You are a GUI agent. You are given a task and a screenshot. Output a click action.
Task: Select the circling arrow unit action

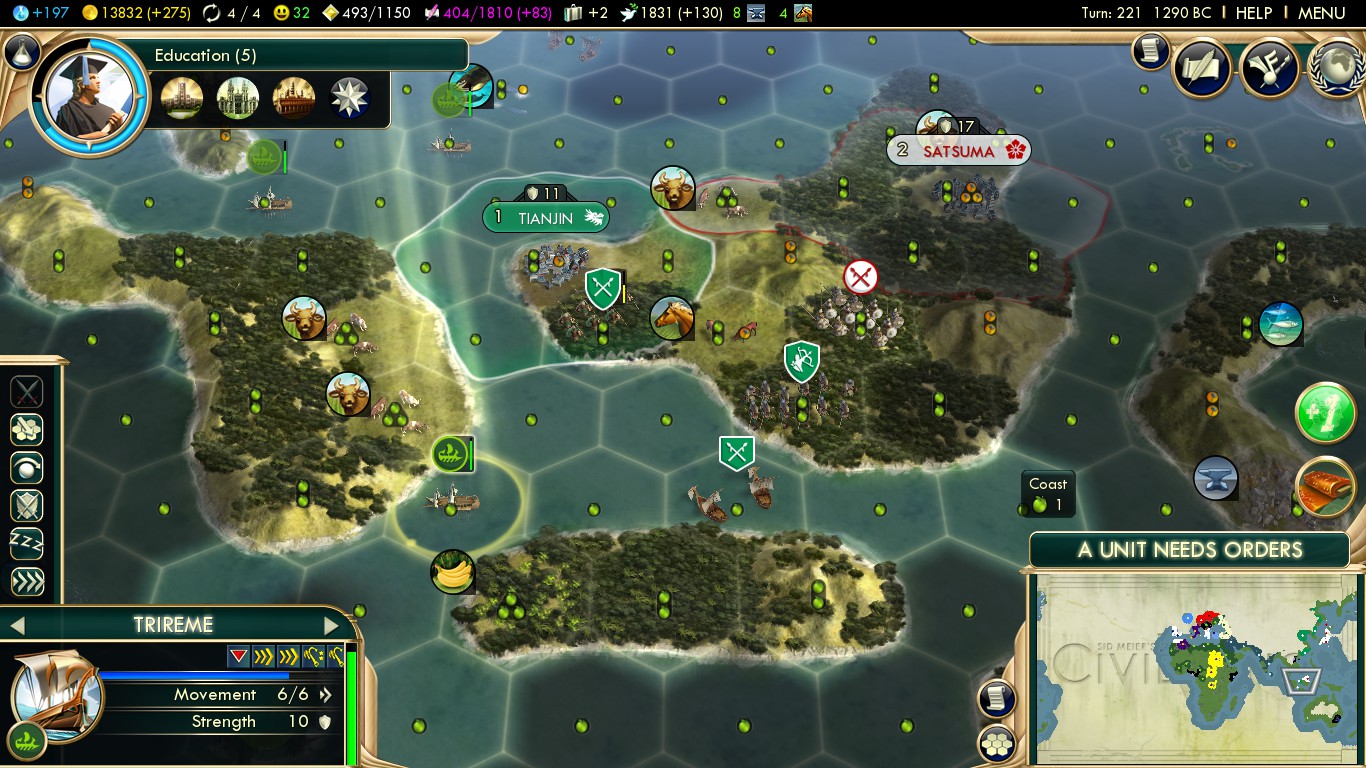27,467
